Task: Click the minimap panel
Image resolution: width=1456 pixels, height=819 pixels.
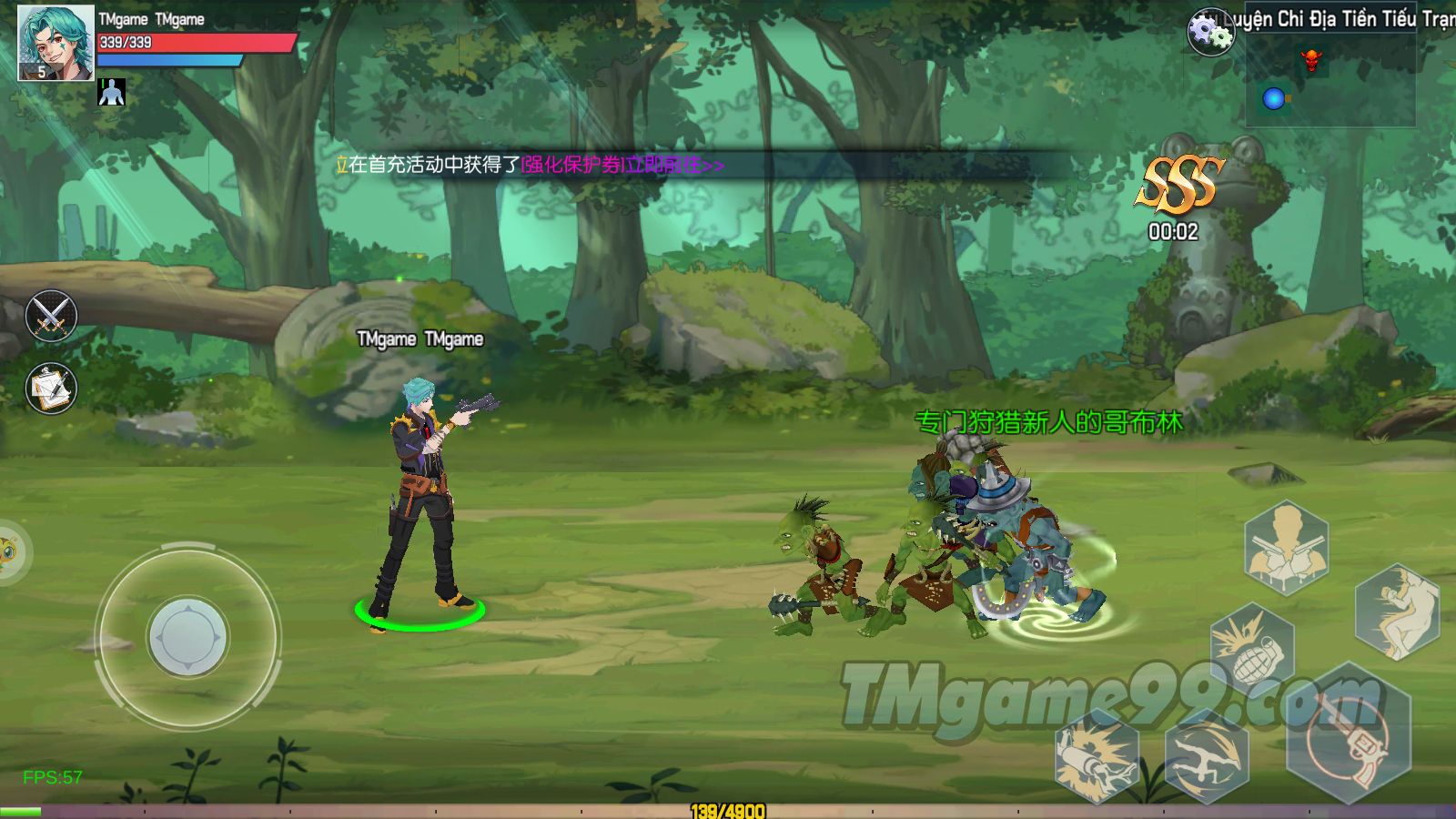Action: click(x=1330, y=80)
